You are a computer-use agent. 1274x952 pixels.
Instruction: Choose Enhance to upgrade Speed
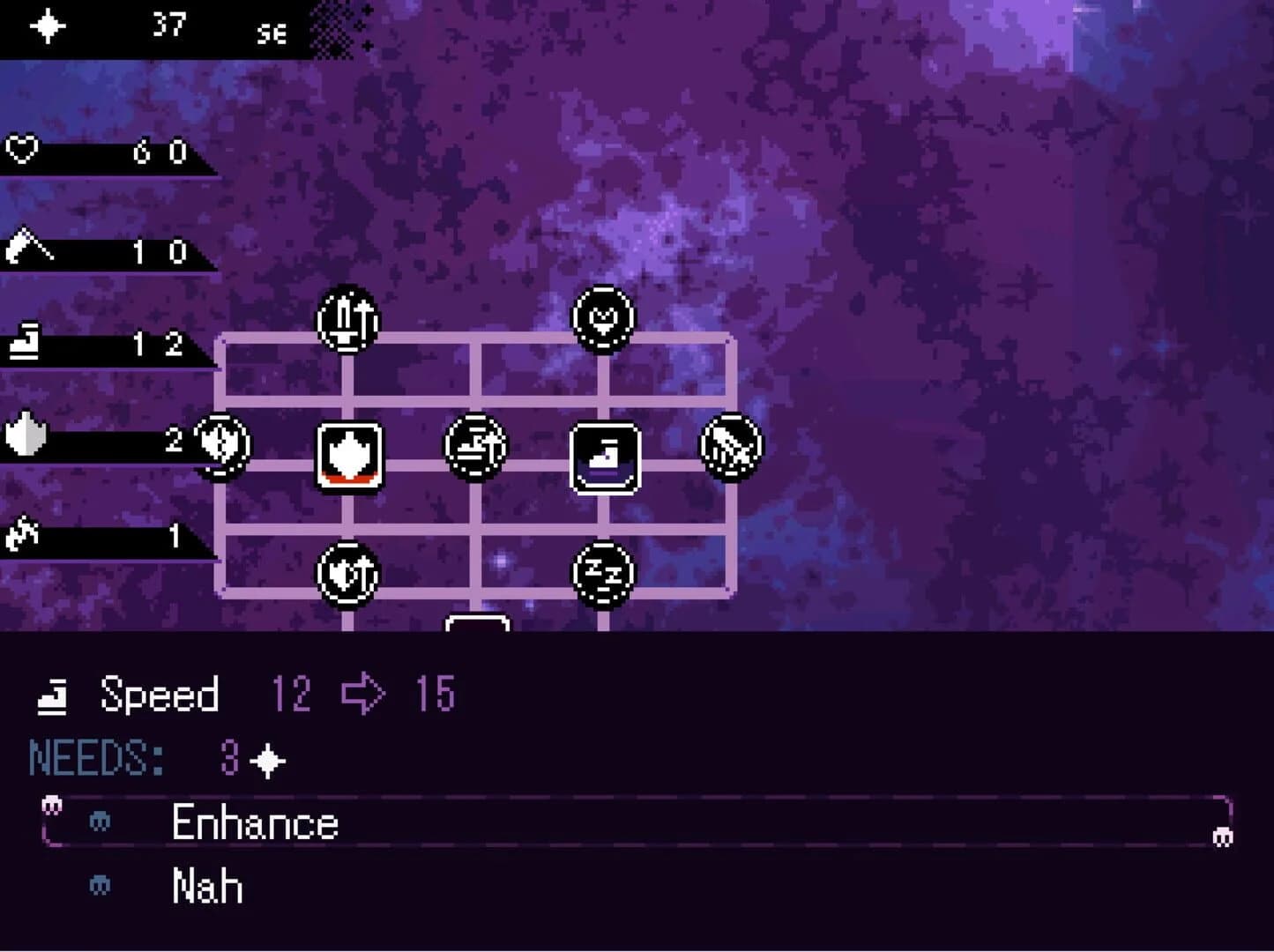coord(255,823)
